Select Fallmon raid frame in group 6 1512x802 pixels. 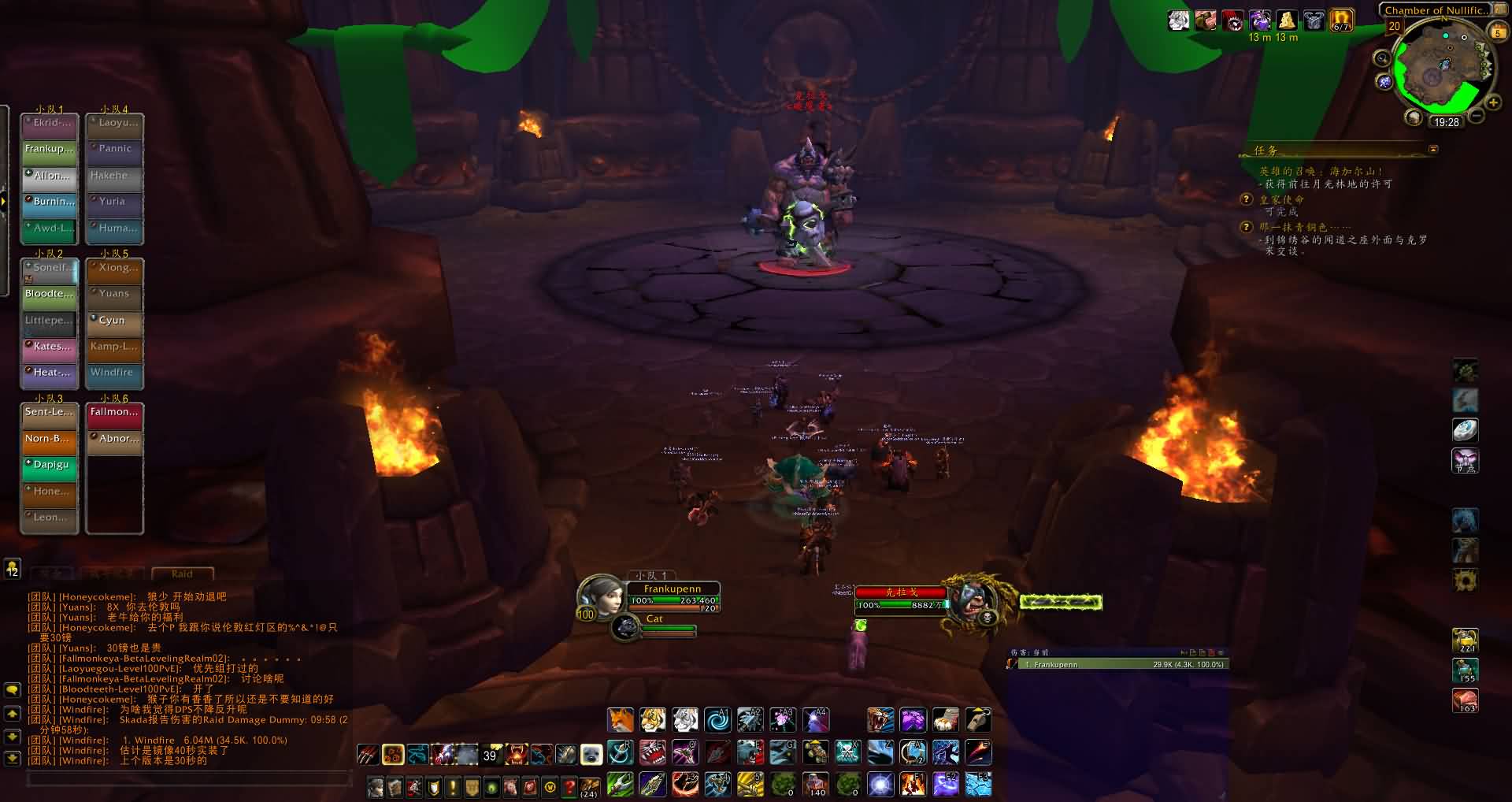click(x=114, y=412)
